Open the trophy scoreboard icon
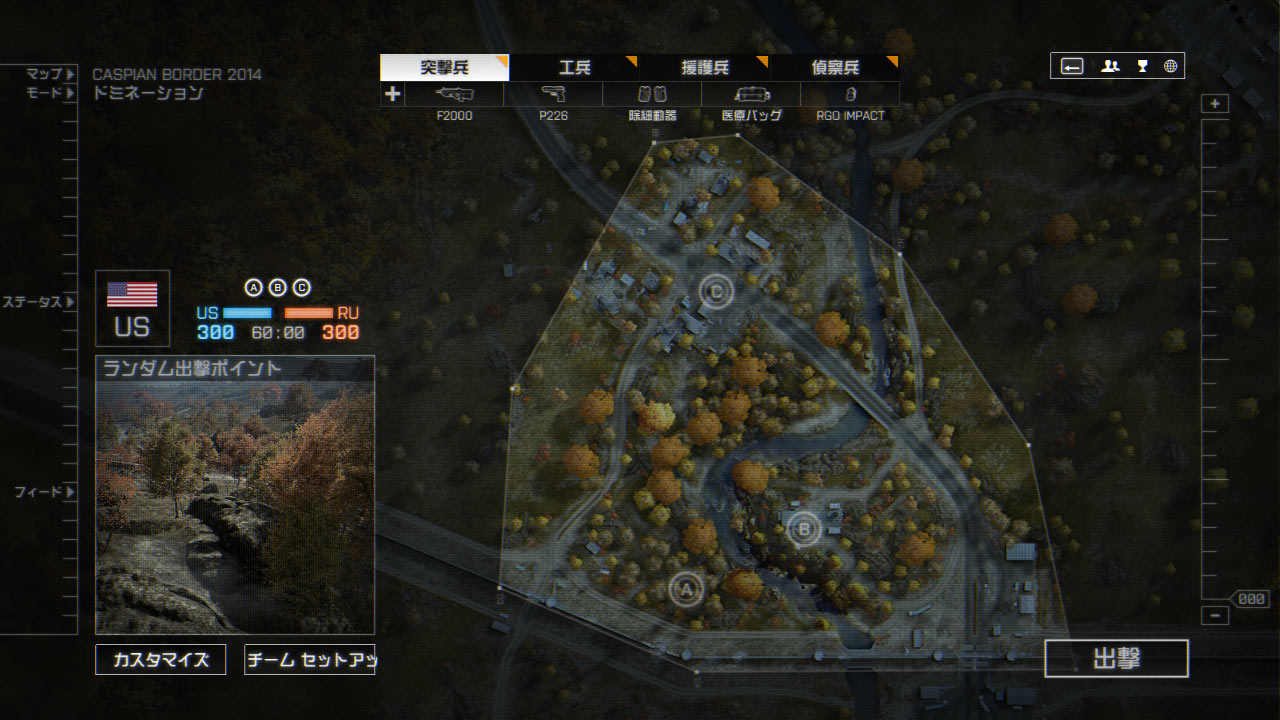The image size is (1280, 720). [1142, 66]
